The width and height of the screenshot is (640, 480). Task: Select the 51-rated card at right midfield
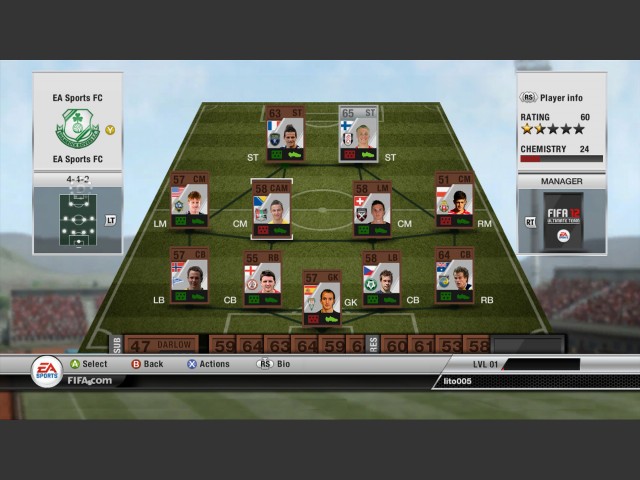pyautogui.click(x=454, y=201)
